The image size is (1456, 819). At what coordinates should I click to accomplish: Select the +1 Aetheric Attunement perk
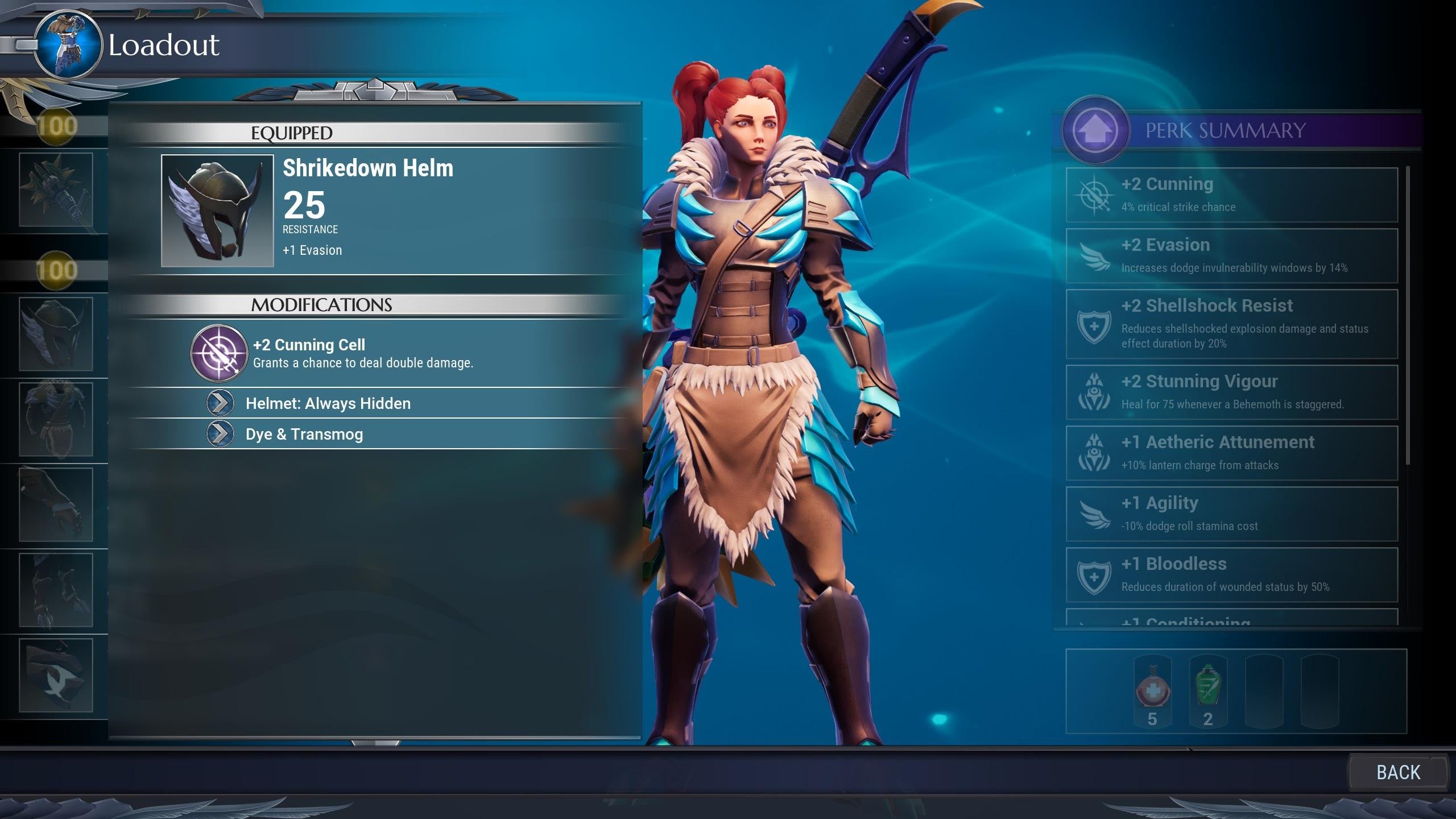pos(1231,453)
